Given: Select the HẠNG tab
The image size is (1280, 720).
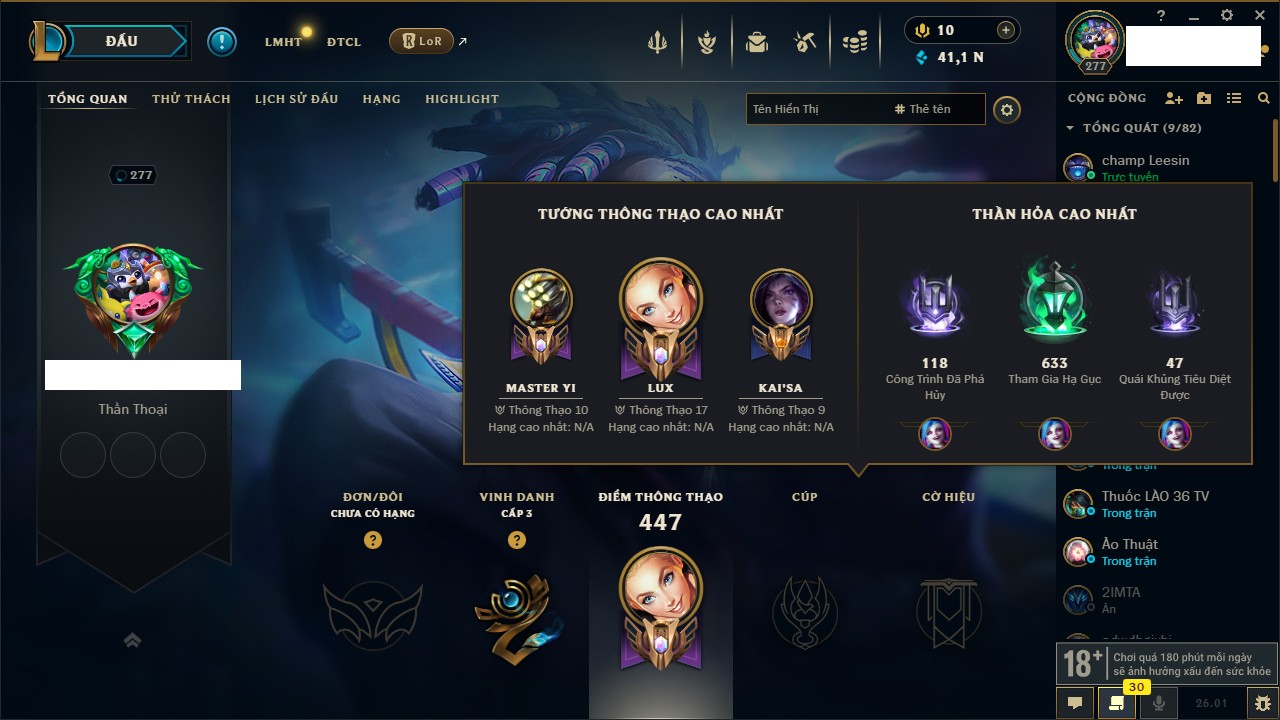Looking at the screenshot, I should [381, 99].
